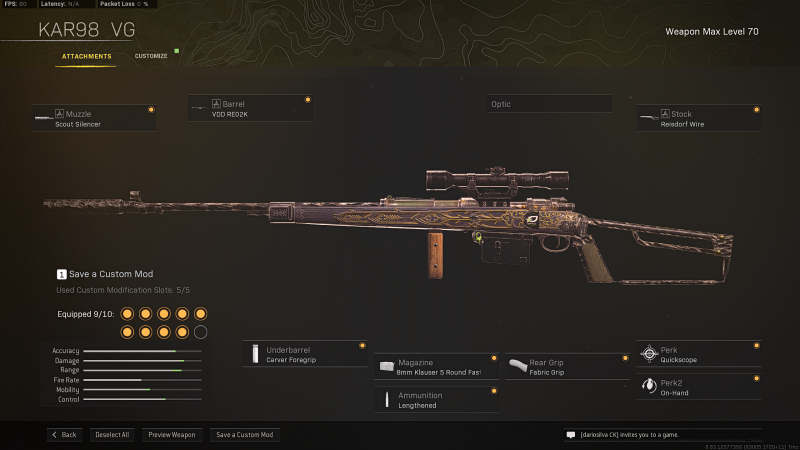Choose the empty Optic slot
800x450 pixels.
(549, 104)
